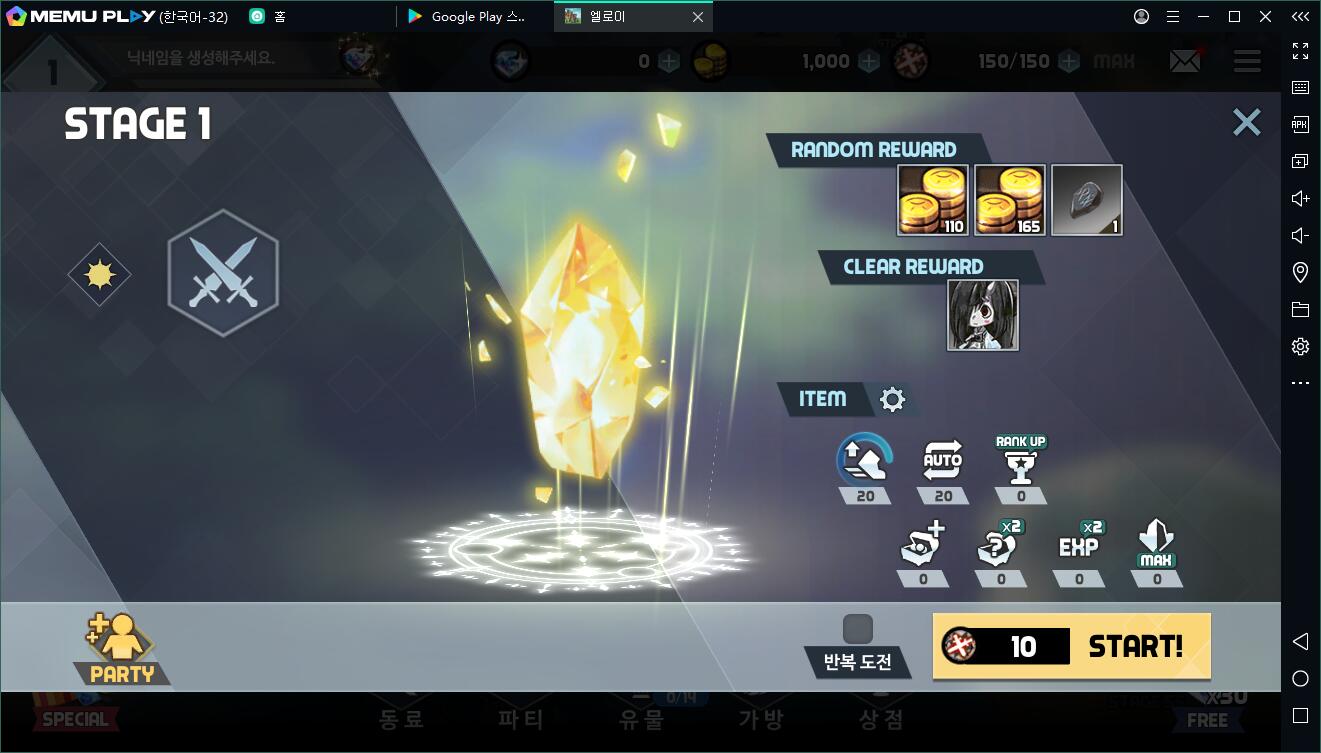The height and width of the screenshot is (753, 1321).
Task: Select the MAX crystal item
Action: (1157, 545)
